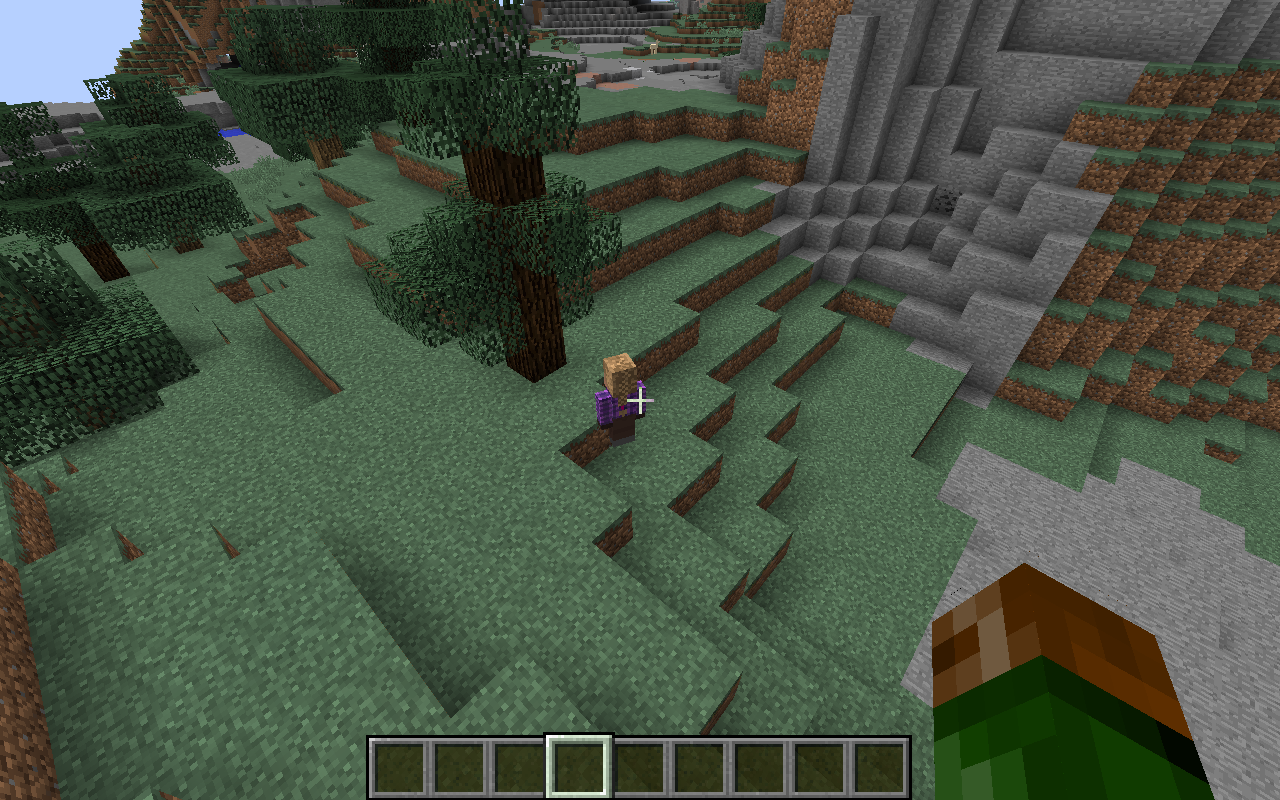
Task: Click the crosshair in screen center
Action: (640, 400)
